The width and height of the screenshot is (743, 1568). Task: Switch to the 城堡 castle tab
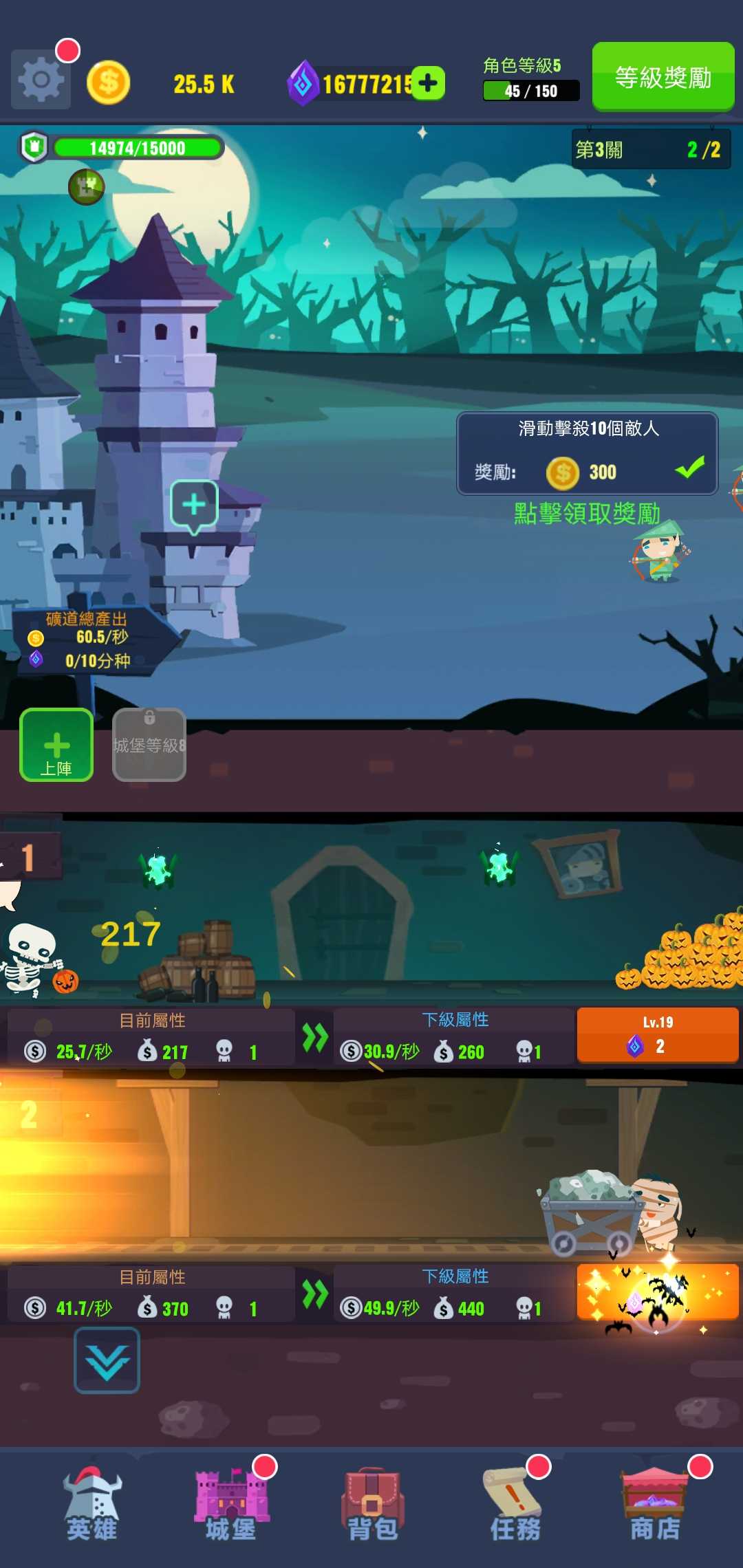(x=232, y=1506)
